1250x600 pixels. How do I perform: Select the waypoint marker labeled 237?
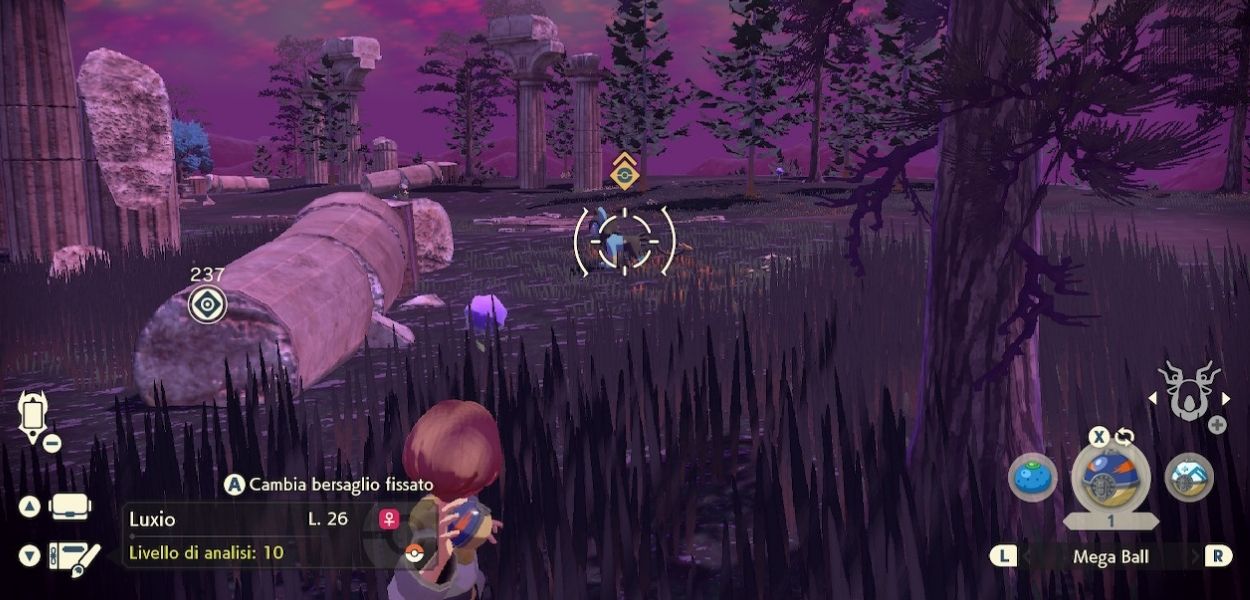207,304
